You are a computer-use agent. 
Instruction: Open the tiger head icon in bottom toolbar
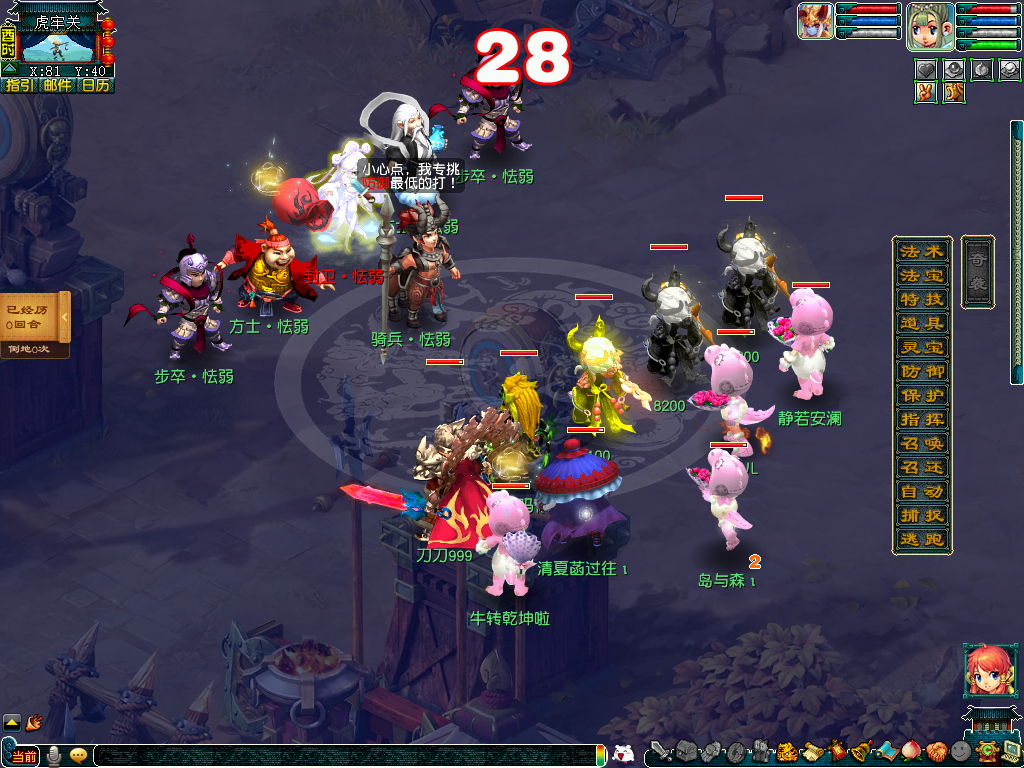(x=787, y=751)
